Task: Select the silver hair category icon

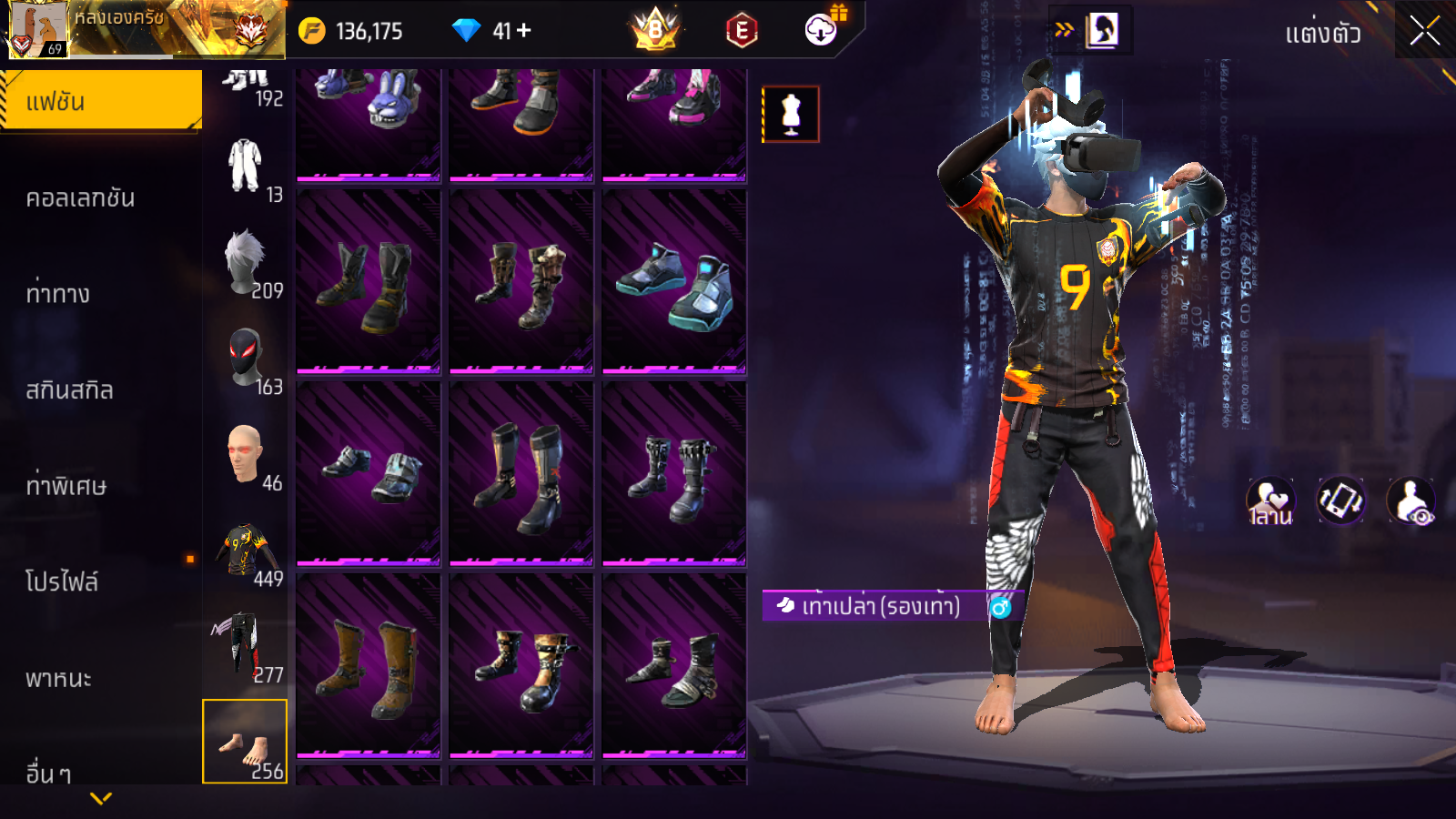Action: pyautogui.click(x=245, y=263)
